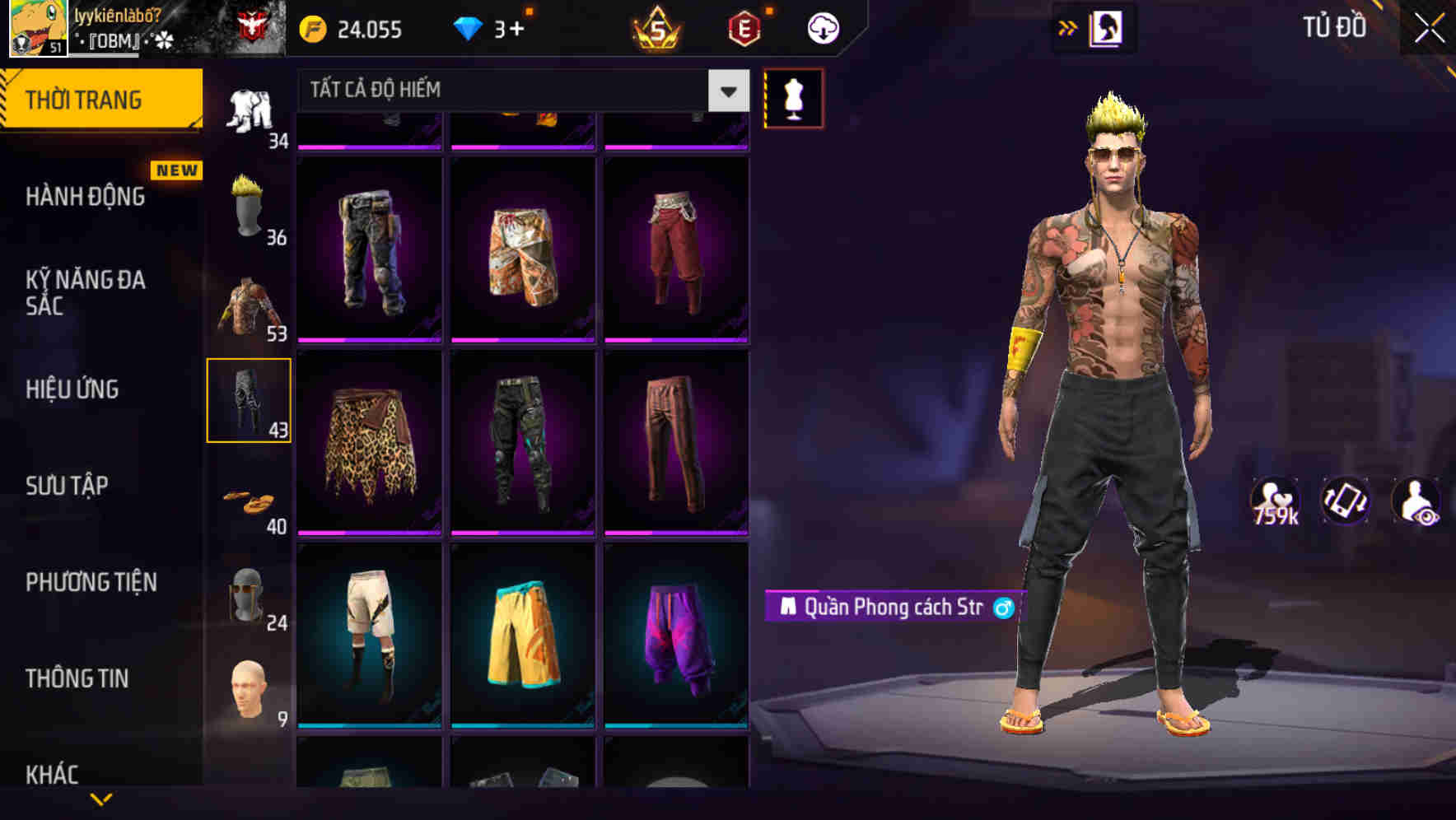
Task: Switch to the HÀNH ĐỘNG section
Action: pyautogui.click(x=85, y=198)
